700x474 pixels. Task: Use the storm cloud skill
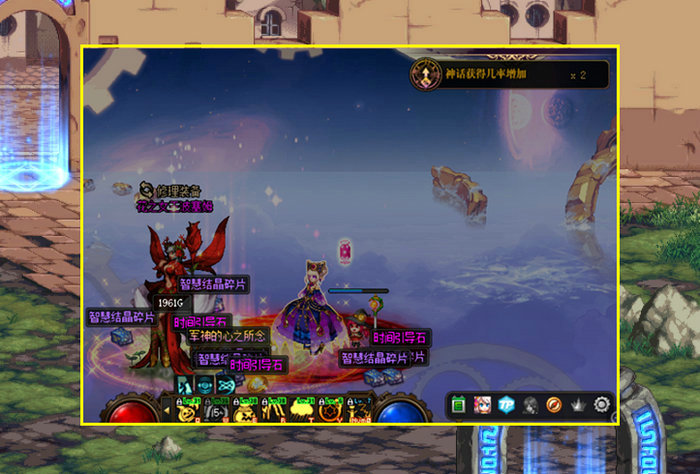click(299, 409)
